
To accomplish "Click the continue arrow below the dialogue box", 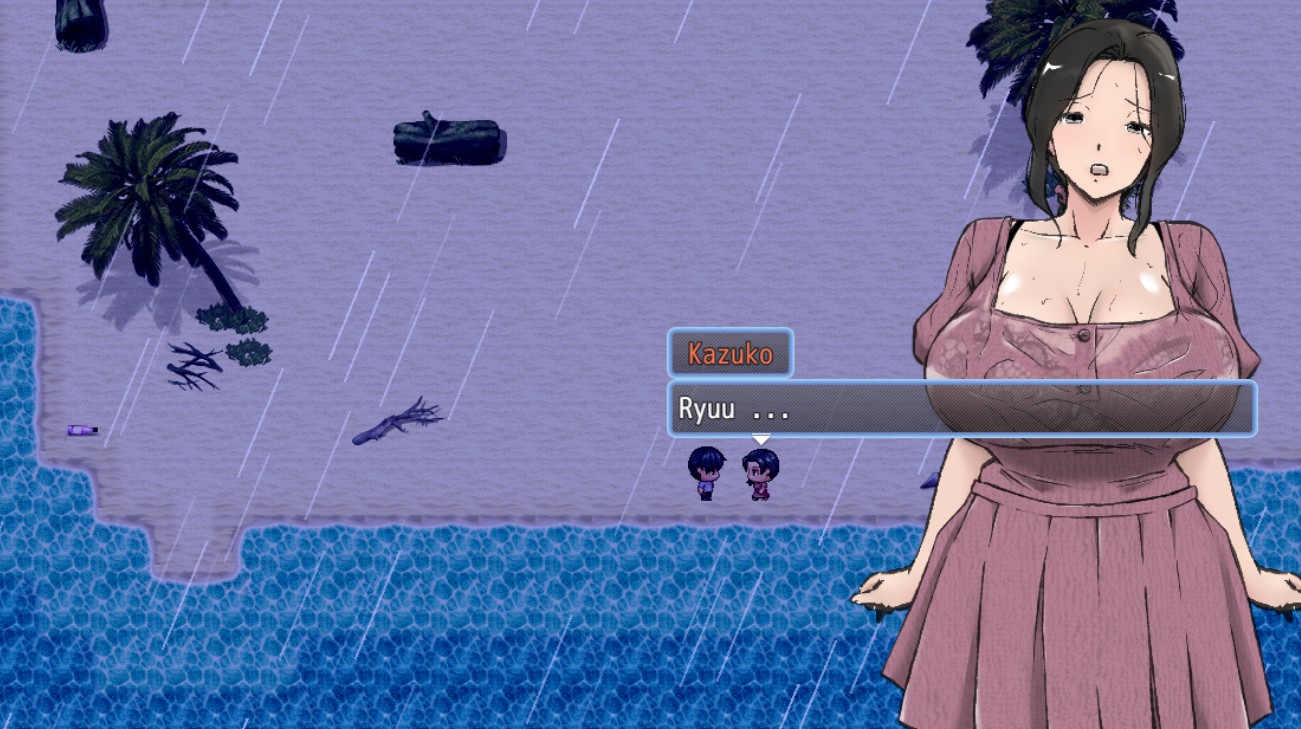I will pyautogui.click(x=762, y=437).
